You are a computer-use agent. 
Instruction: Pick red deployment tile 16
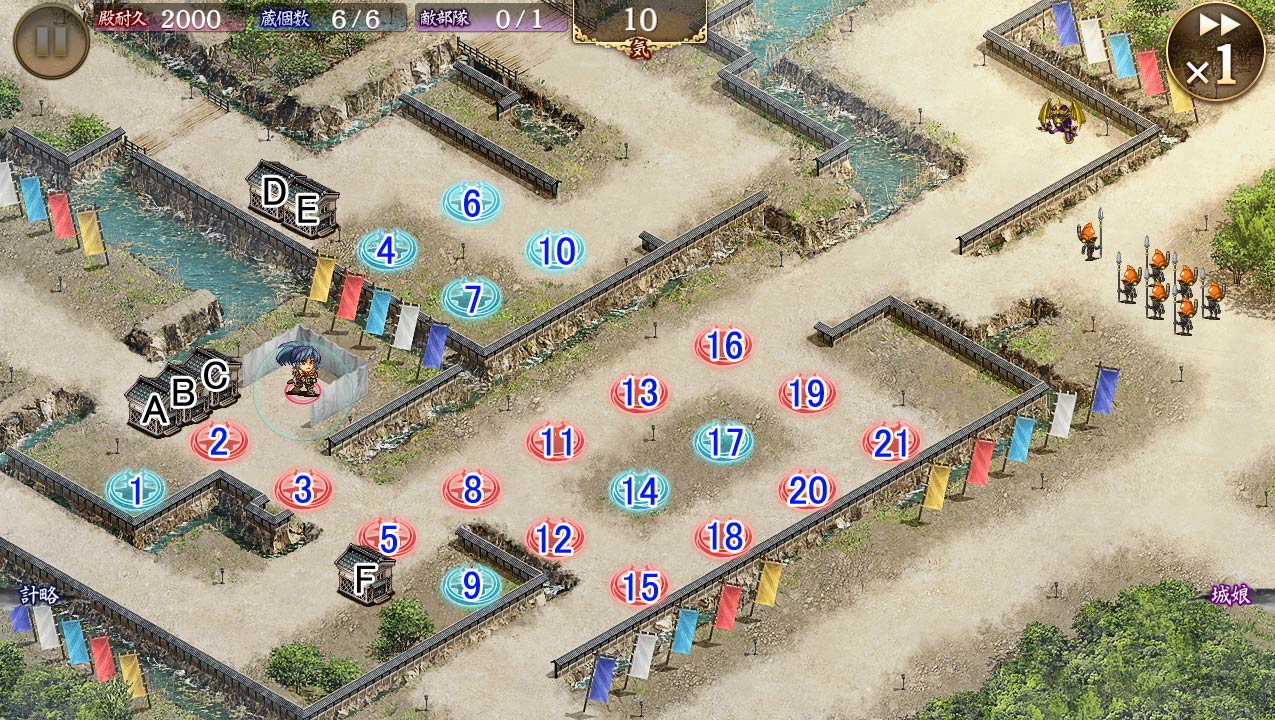point(723,346)
